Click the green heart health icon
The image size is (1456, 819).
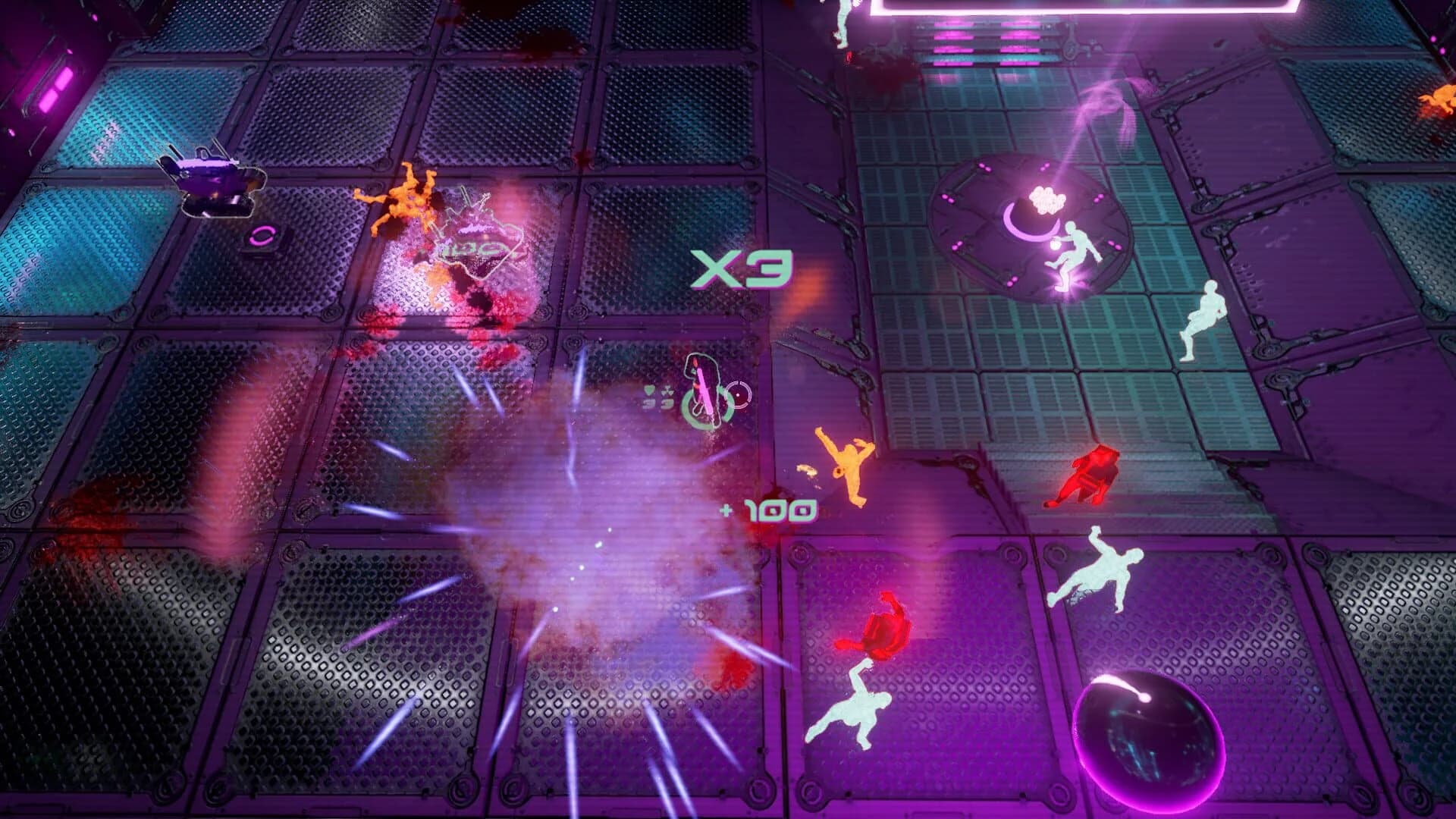tap(648, 390)
